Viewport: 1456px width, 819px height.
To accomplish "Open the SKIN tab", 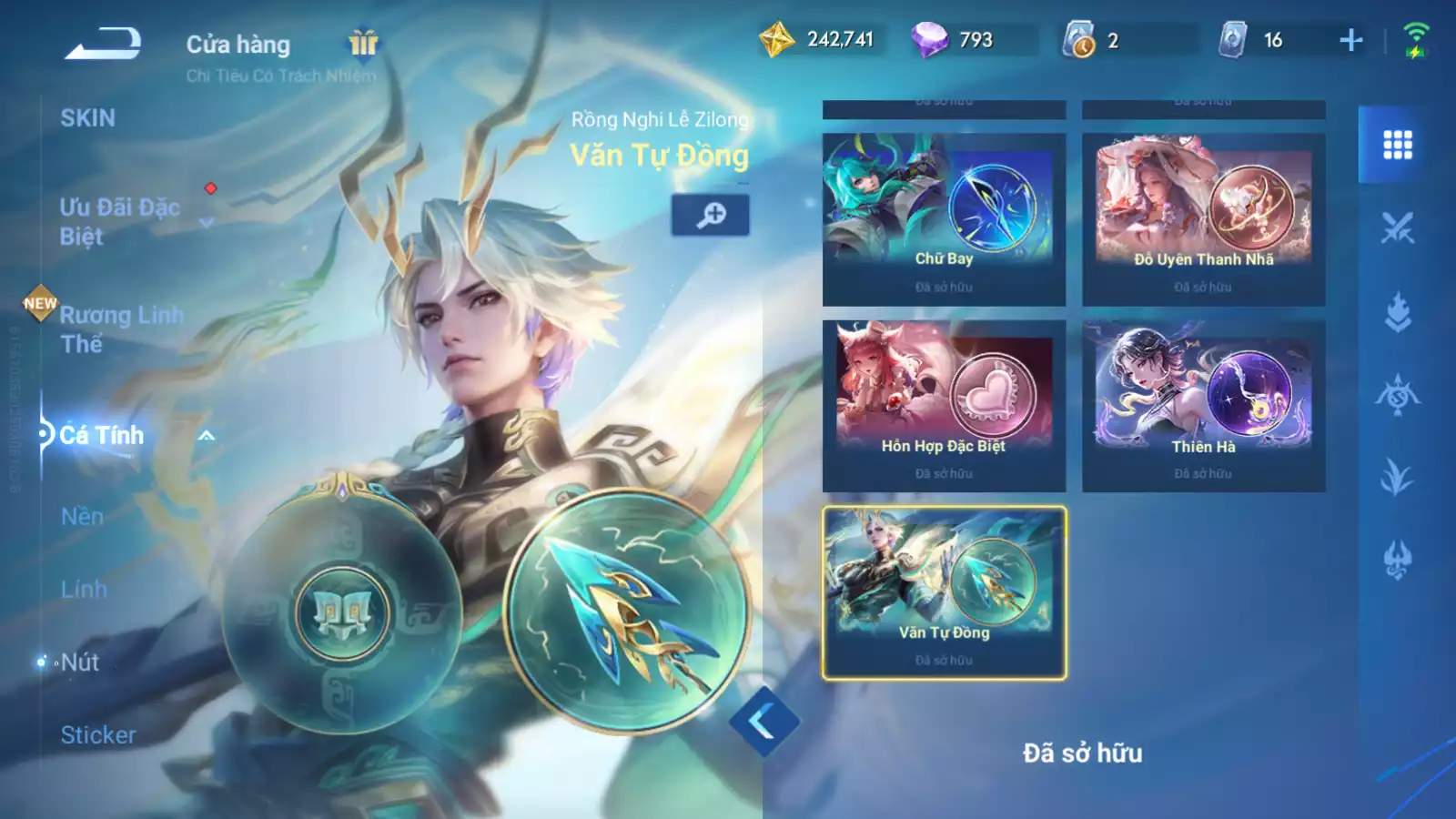I will coord(87,116).
